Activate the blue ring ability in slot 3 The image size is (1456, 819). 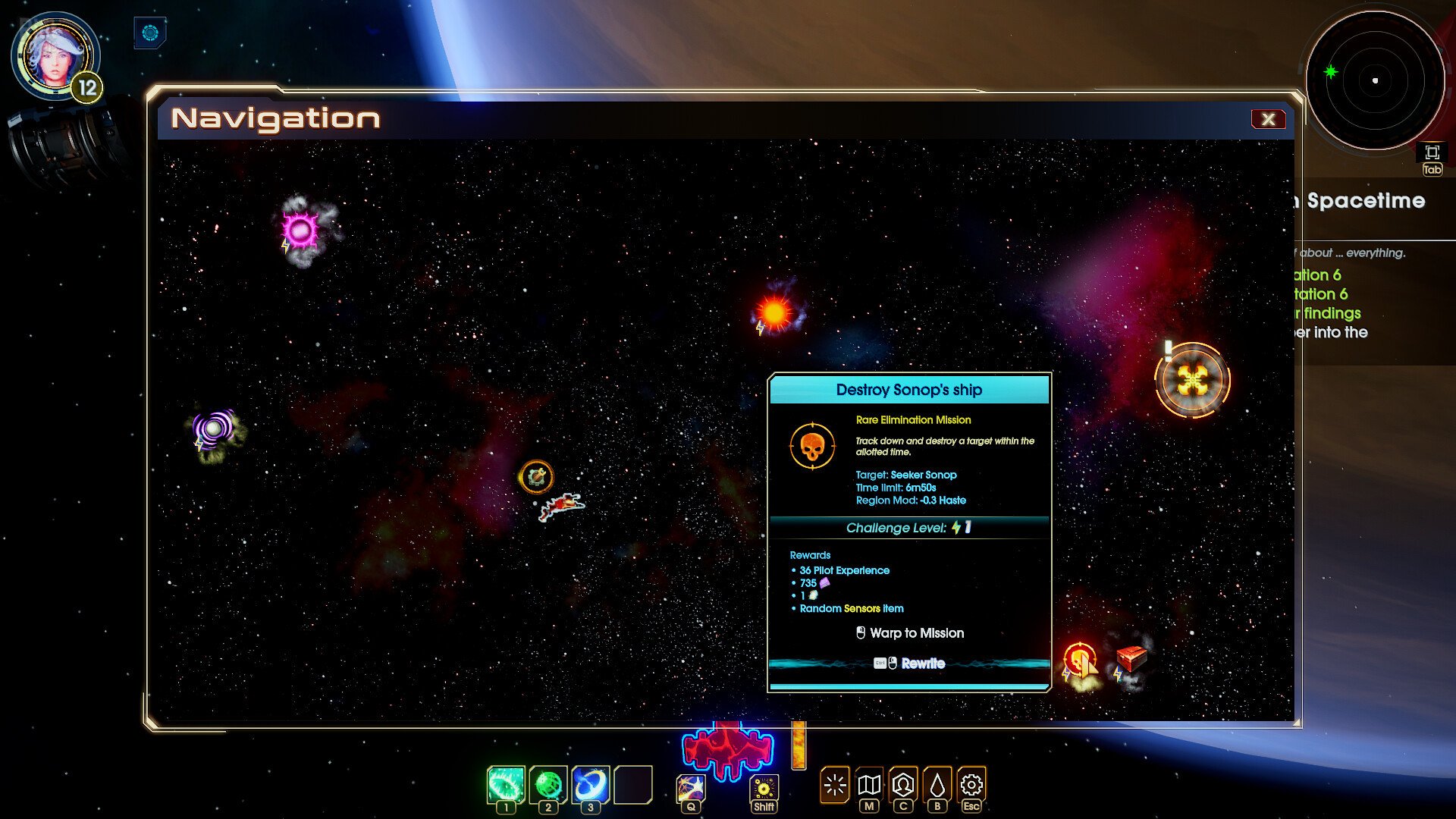tap(591, 784)
